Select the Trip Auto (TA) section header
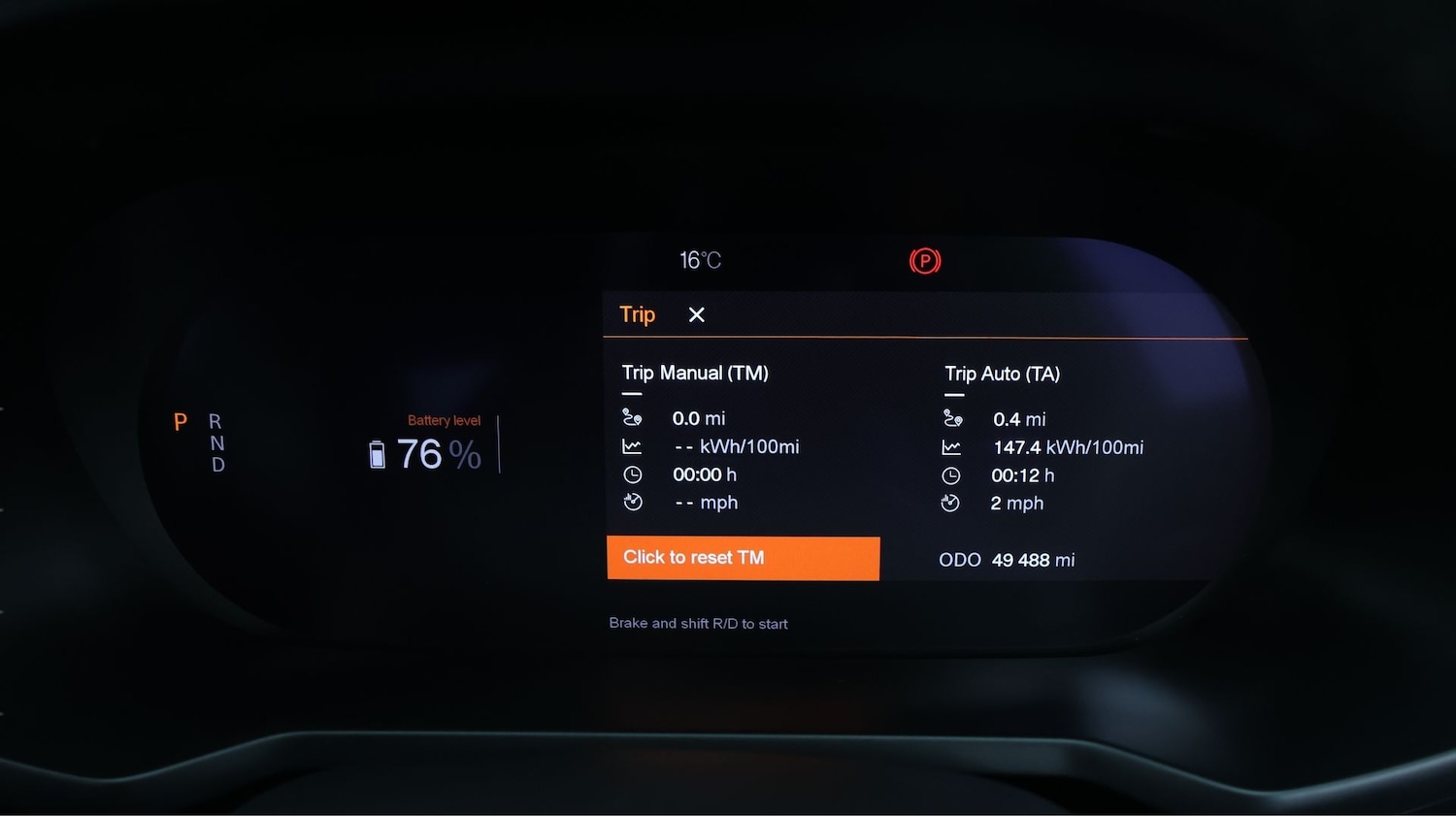The height and width of the screenshot is (816, 1456). pos(1002,375)
